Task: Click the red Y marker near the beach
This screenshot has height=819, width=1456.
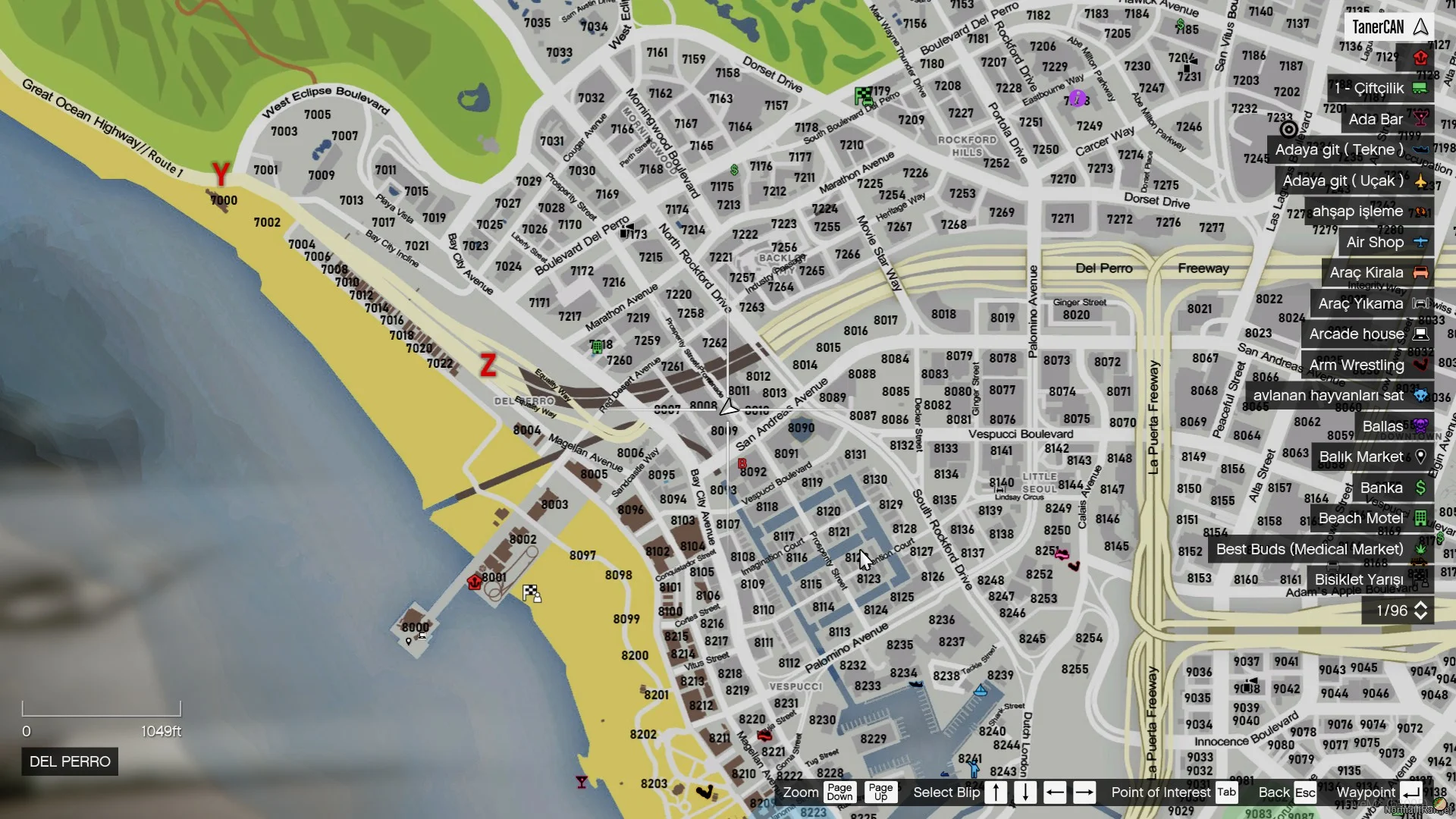Action: click(221, 174)
